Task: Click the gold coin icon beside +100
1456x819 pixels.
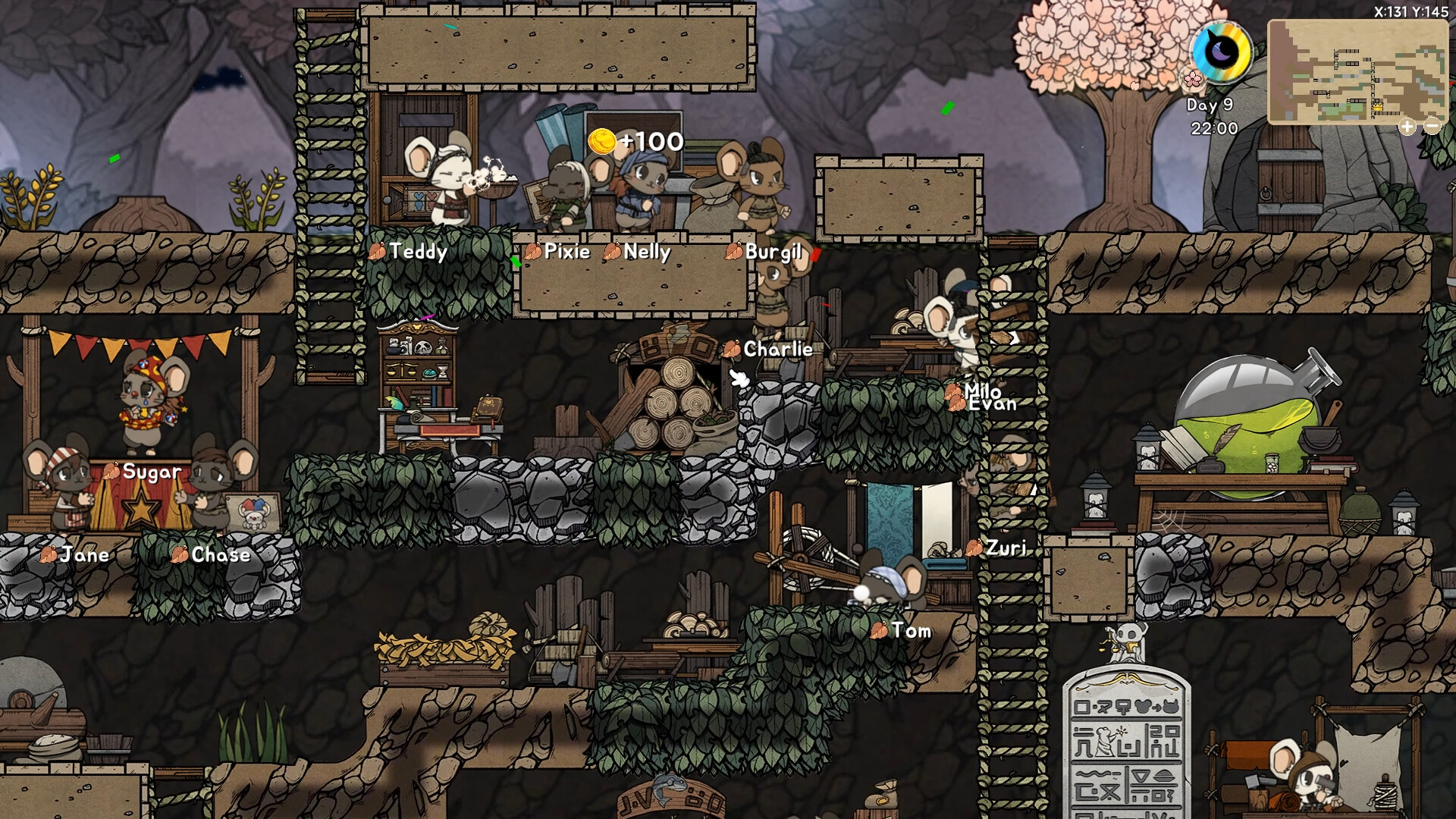Action: (x=603, y=141)
